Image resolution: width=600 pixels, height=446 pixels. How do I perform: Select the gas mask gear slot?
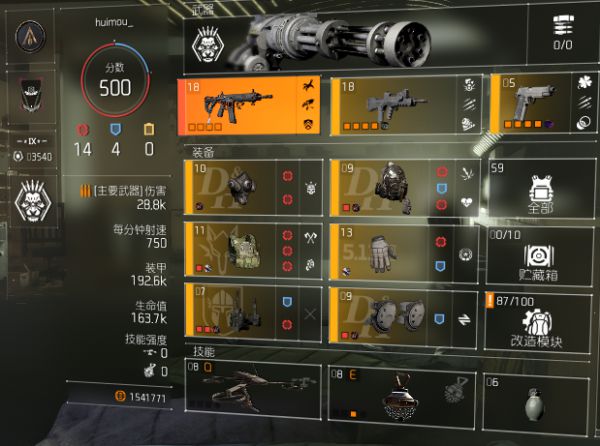tap(251, 186)
